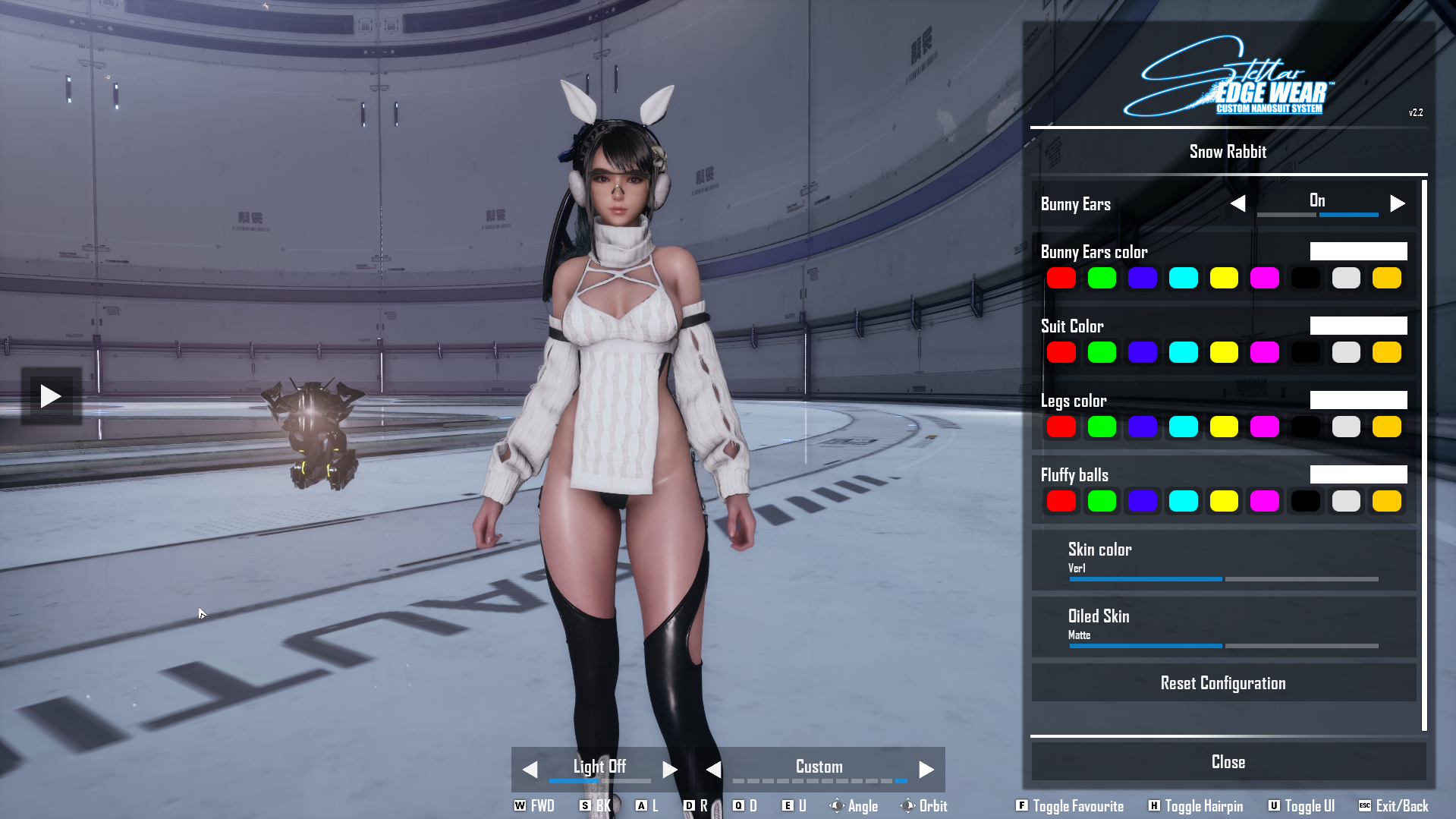Choose magenta Bunny Ears color swatch
Screen dimensions: 1456x819
click(x=1264, y=279)
